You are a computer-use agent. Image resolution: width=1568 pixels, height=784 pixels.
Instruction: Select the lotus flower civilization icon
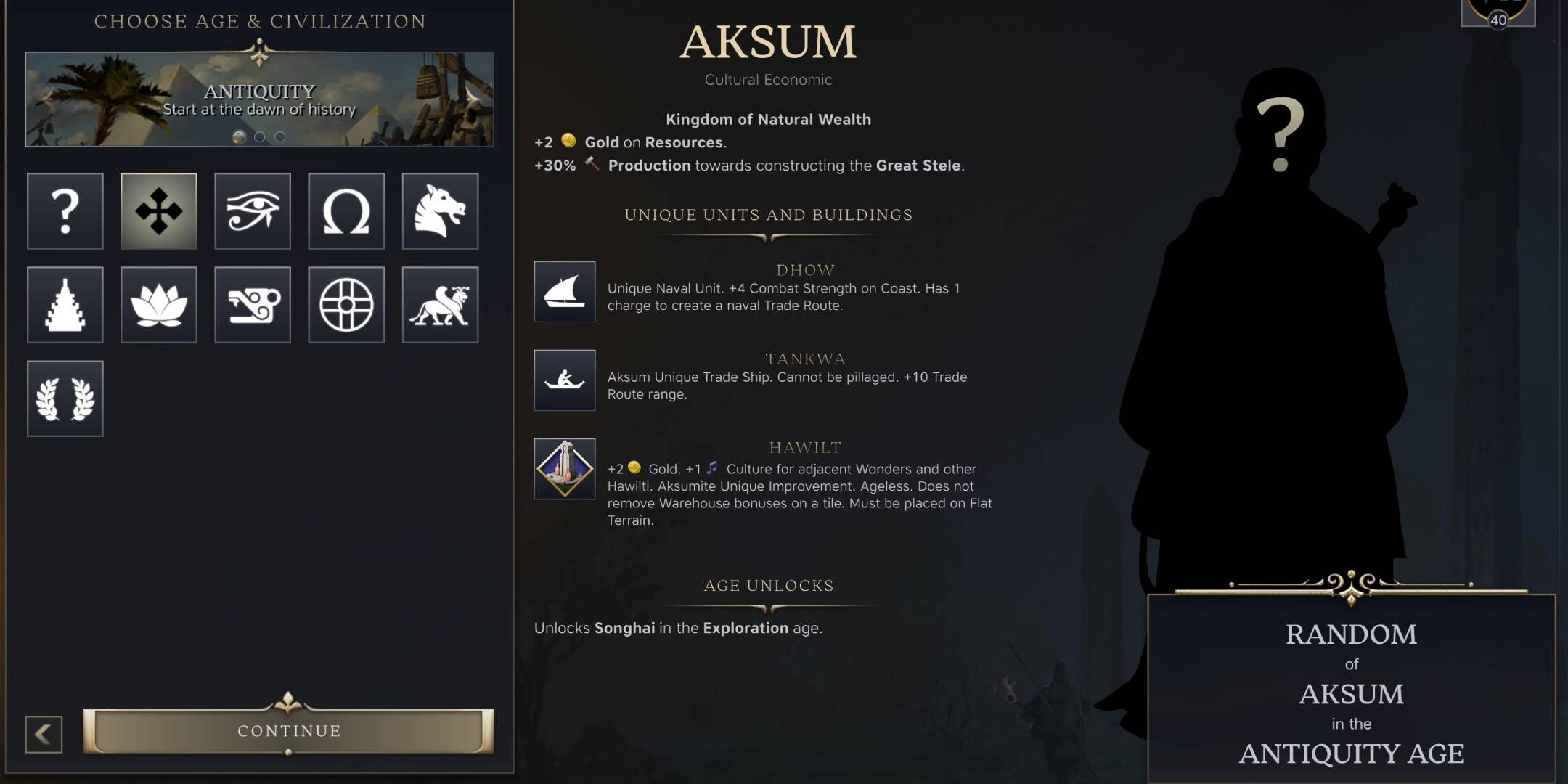(158, 305)
